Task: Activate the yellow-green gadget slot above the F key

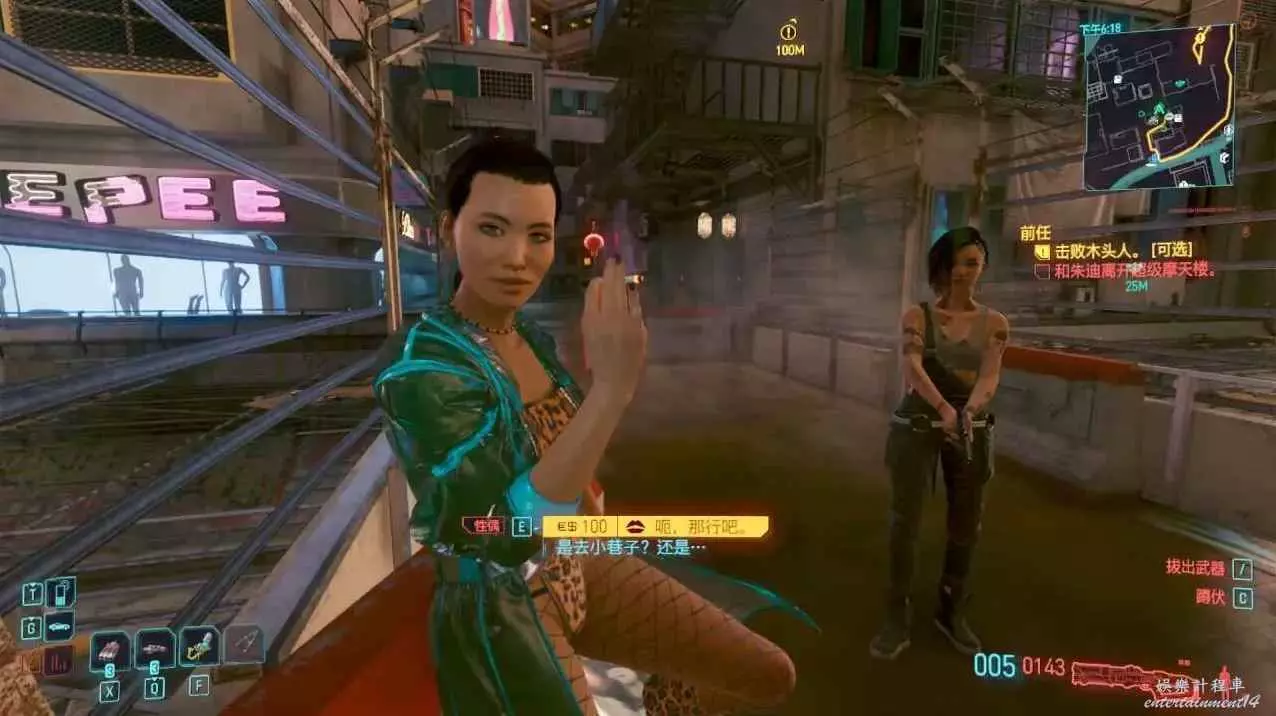Action: 199,647
